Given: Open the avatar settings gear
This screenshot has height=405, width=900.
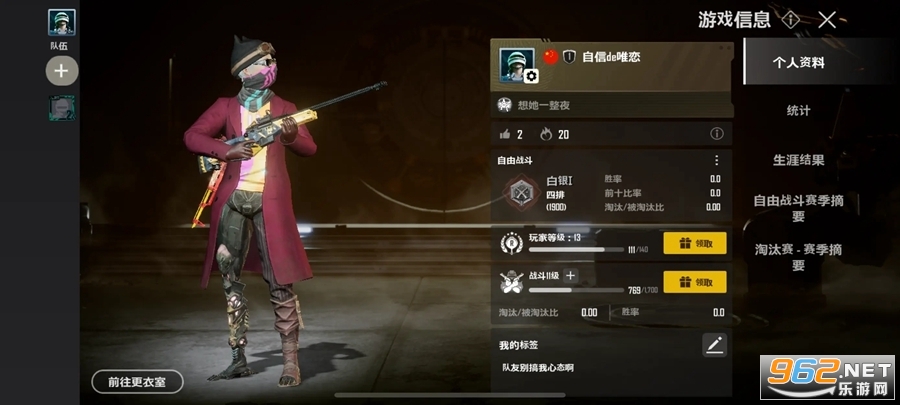Looking at the screenshot, I should (531, 76).
